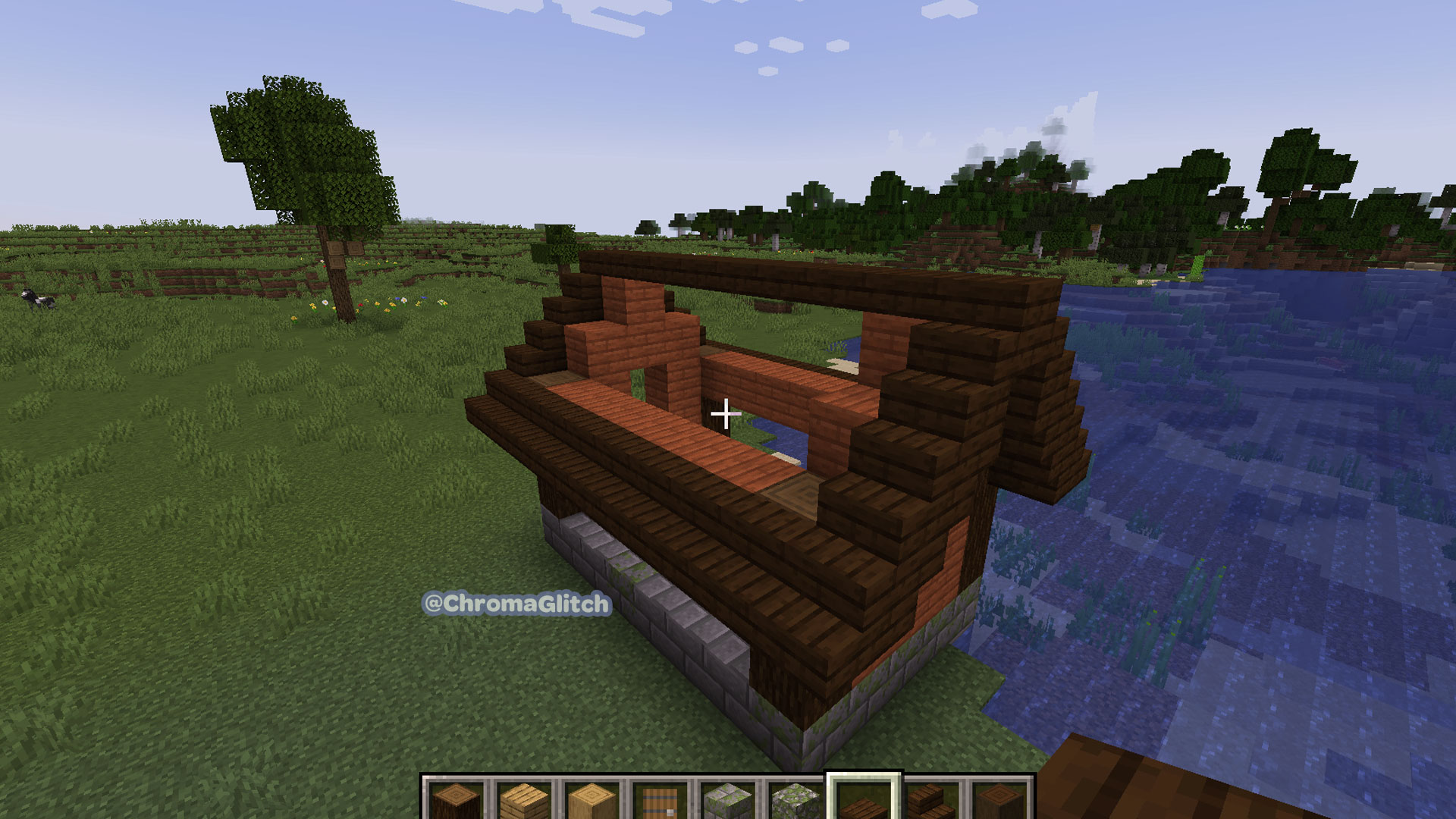Select the dark oak stairs hotbar item
The height and width of the screenshot is (819, 1456).
[x=935, y=802]
